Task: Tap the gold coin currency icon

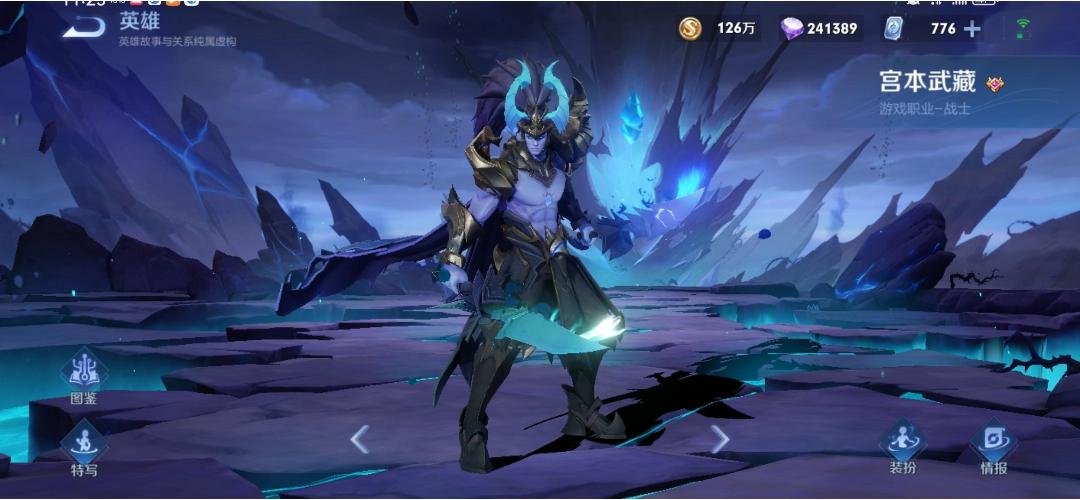Action: (690, 28)
